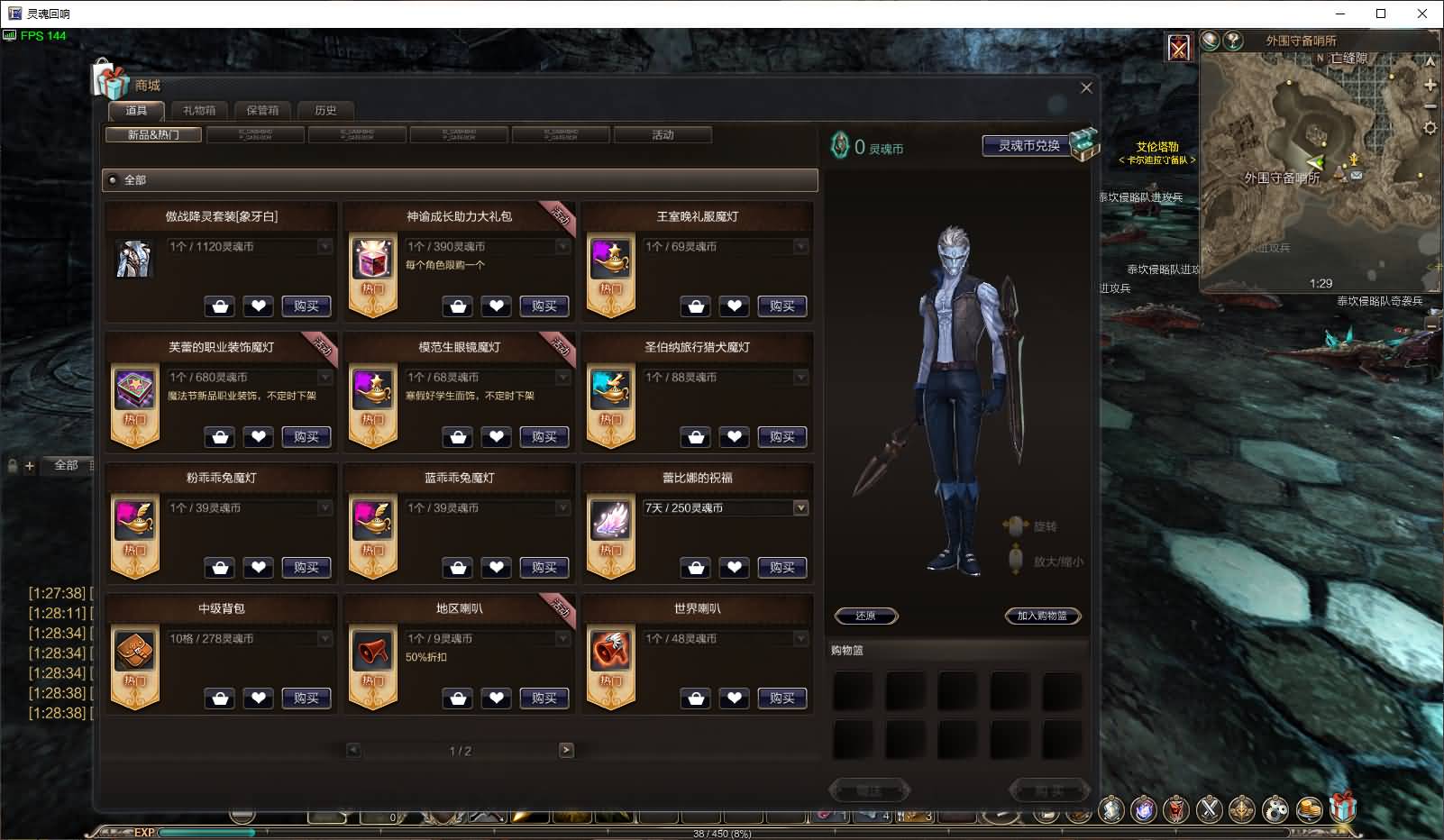Click the 购买 button for 神谕成长助力大礼包
Screen dimensions: 1444x840
(543, 306)
